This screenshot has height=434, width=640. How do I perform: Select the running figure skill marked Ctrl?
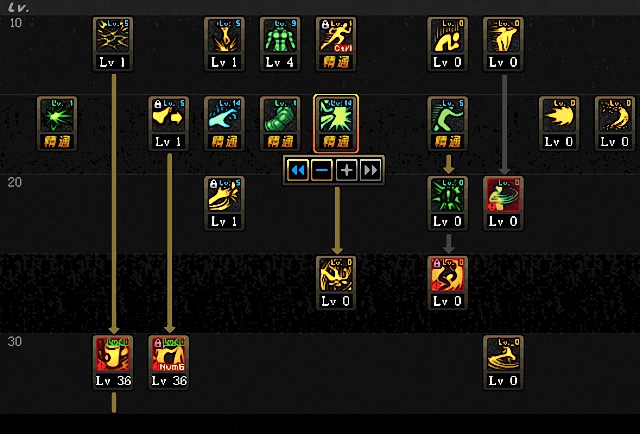point(336,36)
